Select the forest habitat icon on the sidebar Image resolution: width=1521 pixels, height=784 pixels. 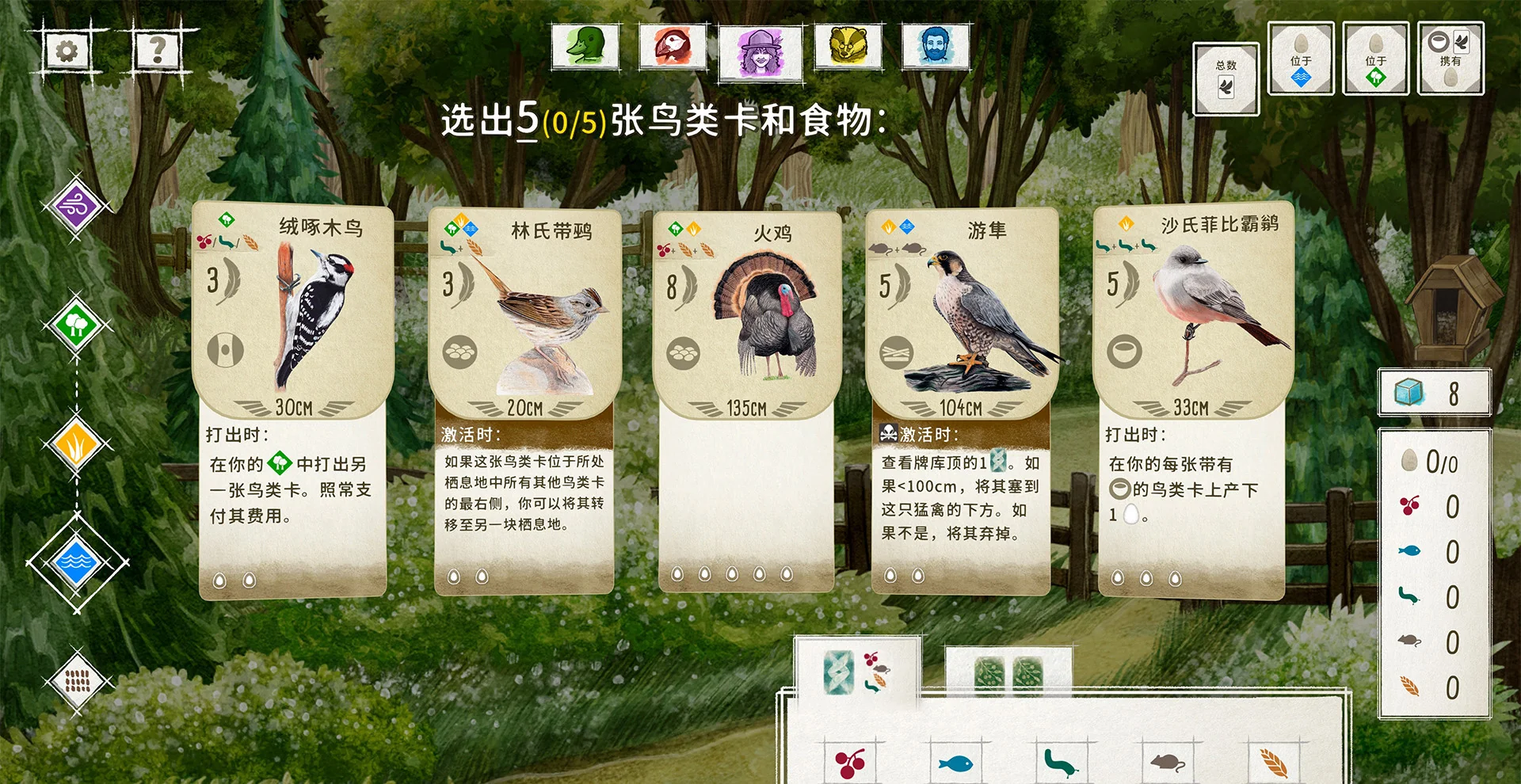point(77,325)
